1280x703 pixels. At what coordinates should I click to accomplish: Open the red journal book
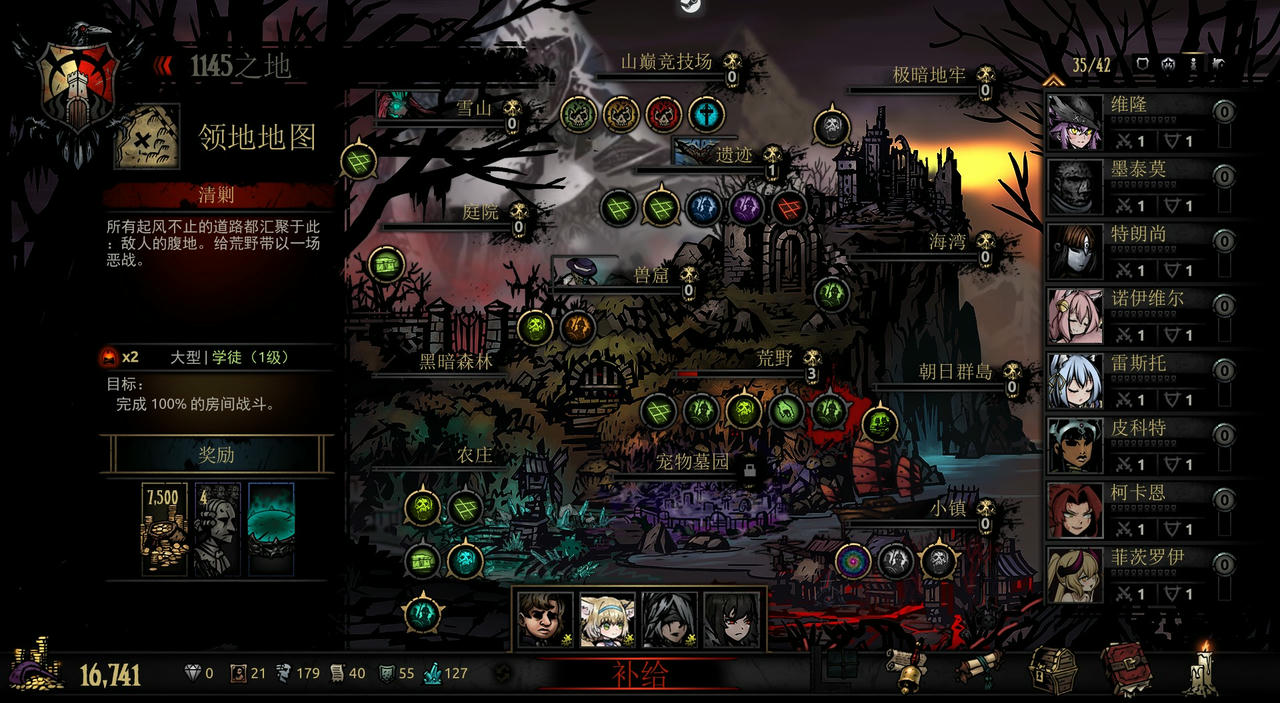1125,669
